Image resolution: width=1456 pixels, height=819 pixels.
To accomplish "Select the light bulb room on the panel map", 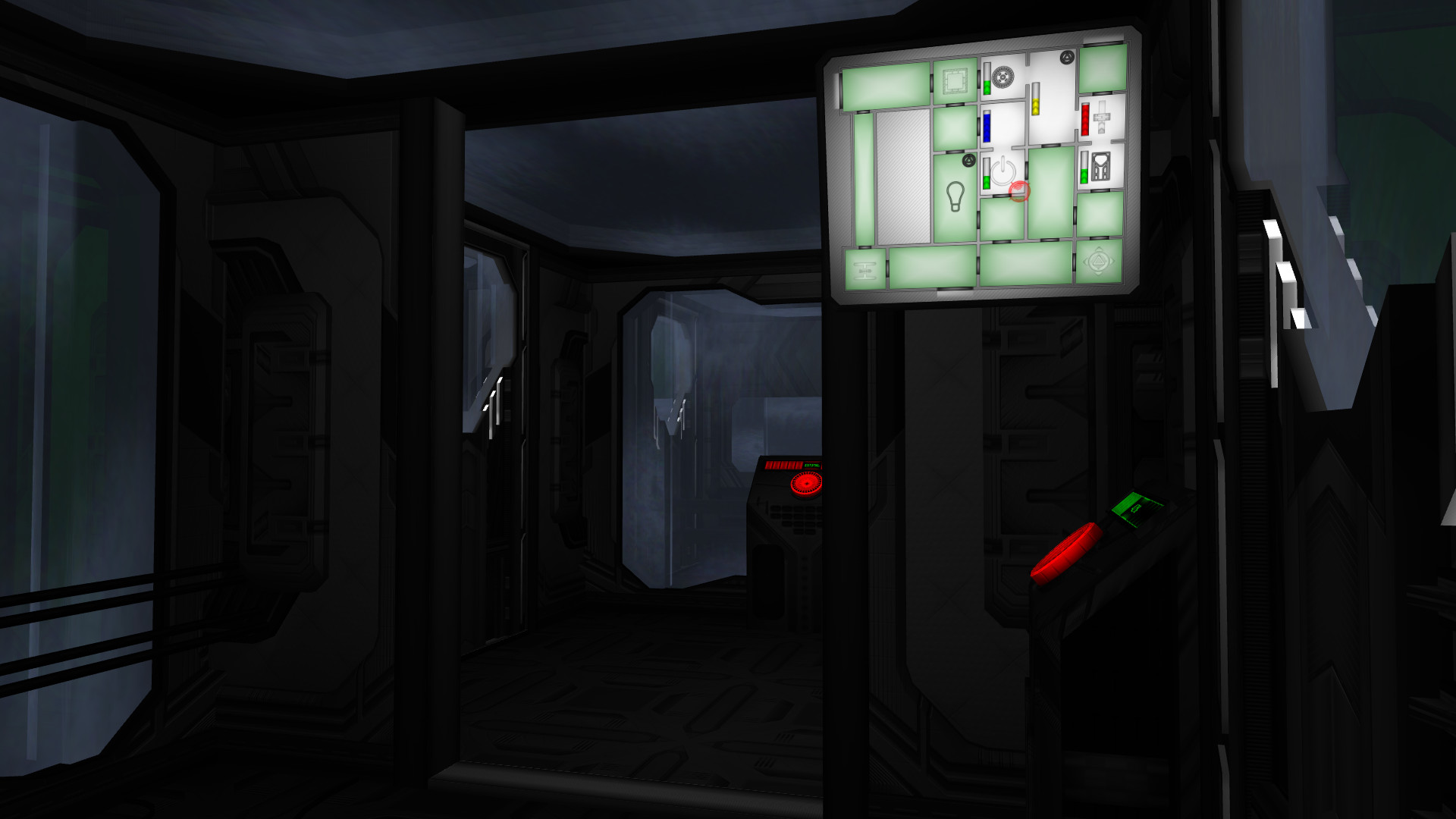I will click(955, 196).
